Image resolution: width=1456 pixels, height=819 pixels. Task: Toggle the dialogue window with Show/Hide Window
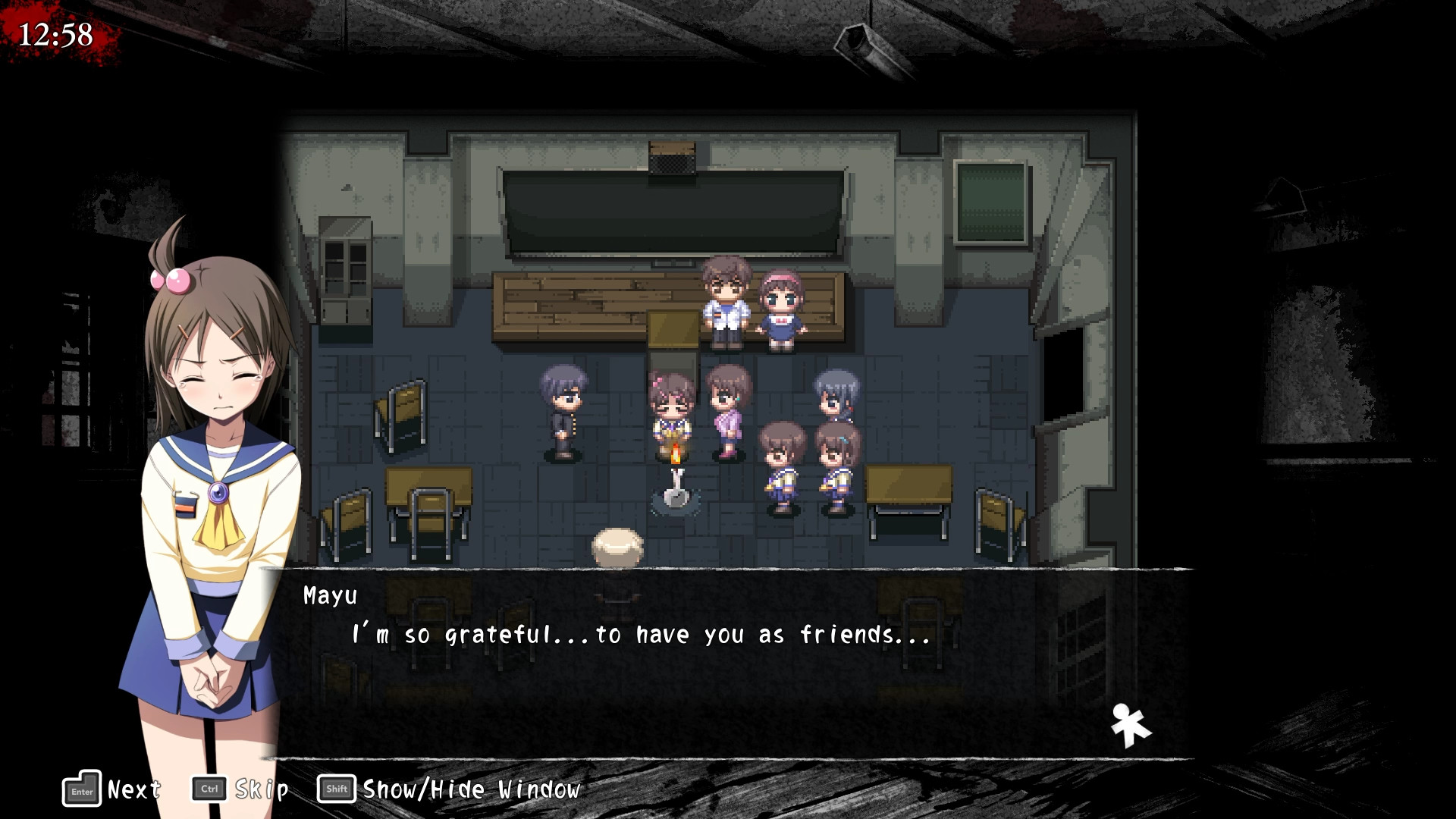pos(470,789)
